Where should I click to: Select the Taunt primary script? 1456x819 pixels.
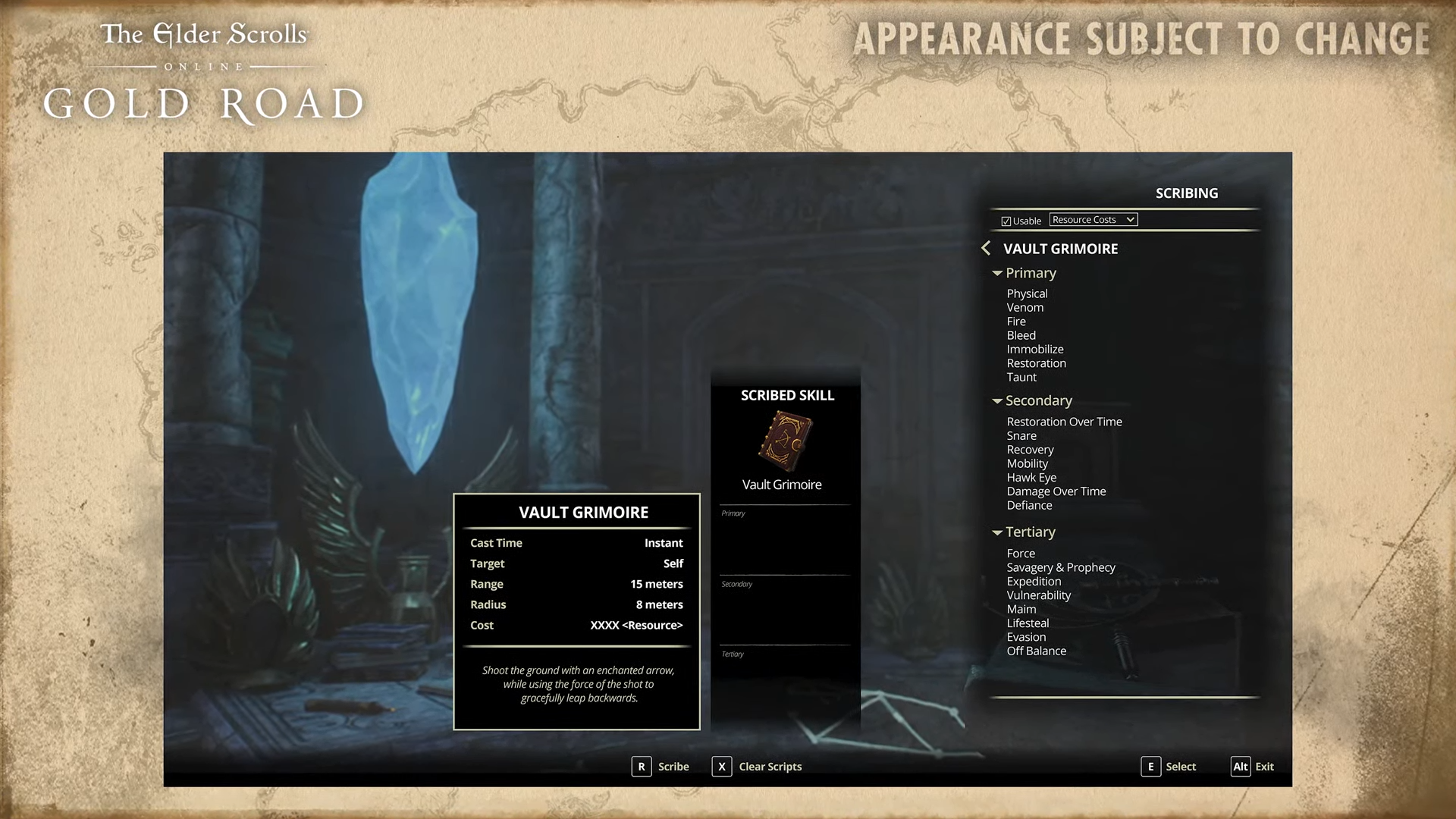pos(1021,377)
